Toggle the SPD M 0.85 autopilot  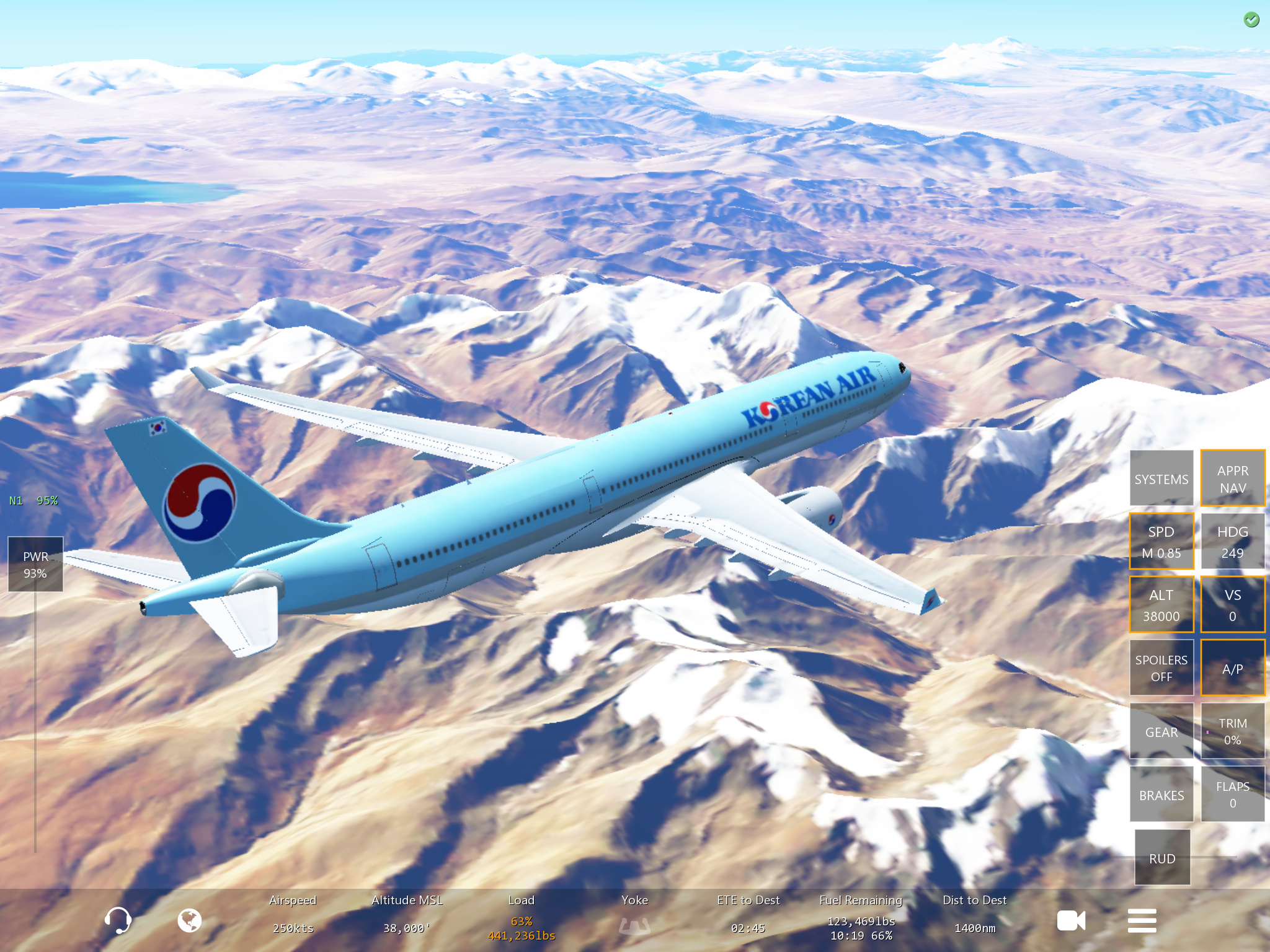tap(1161, 542)
